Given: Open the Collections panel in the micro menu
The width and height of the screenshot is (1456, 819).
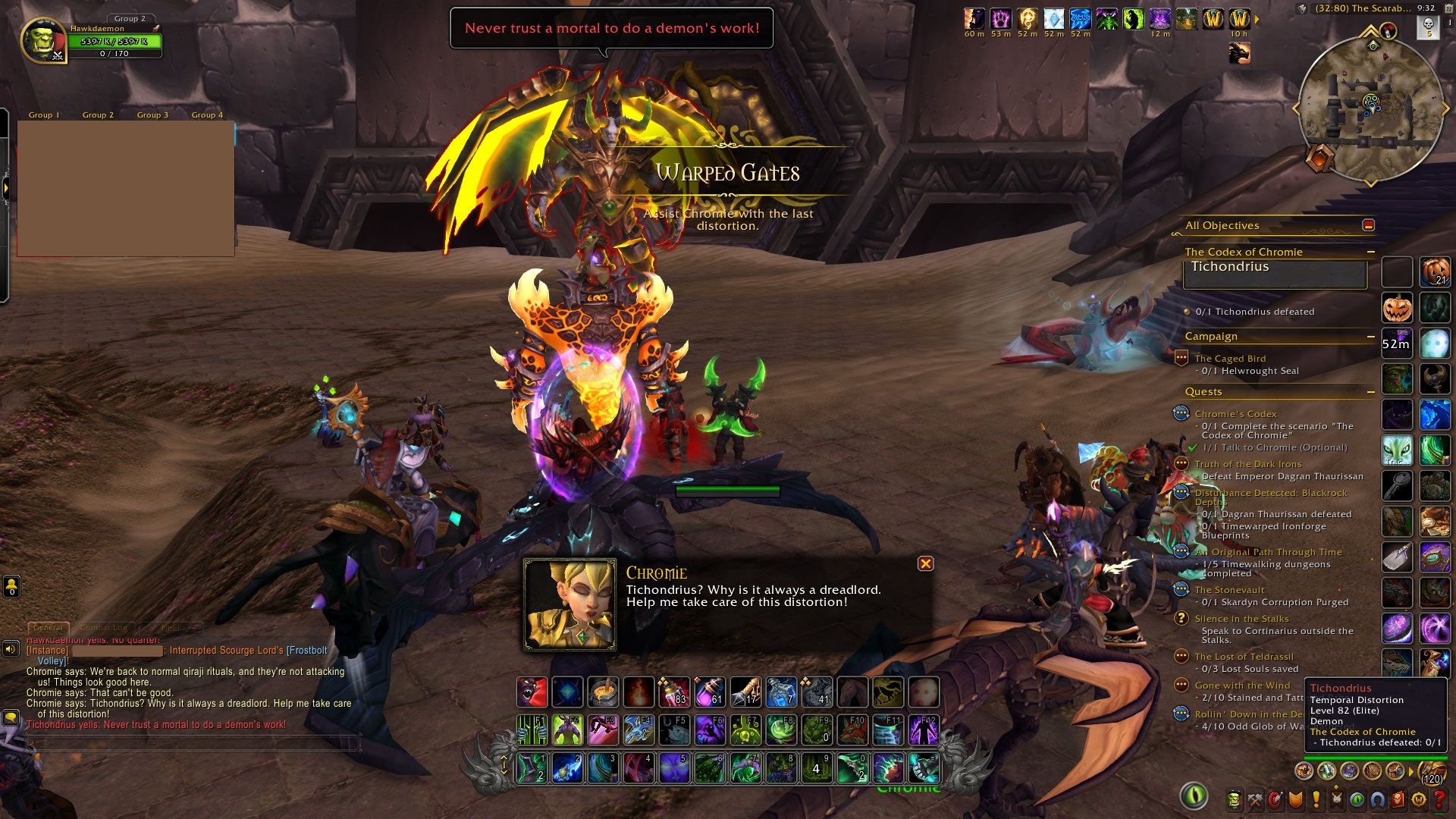Looking at the screenshot, I should [1377, 799].
